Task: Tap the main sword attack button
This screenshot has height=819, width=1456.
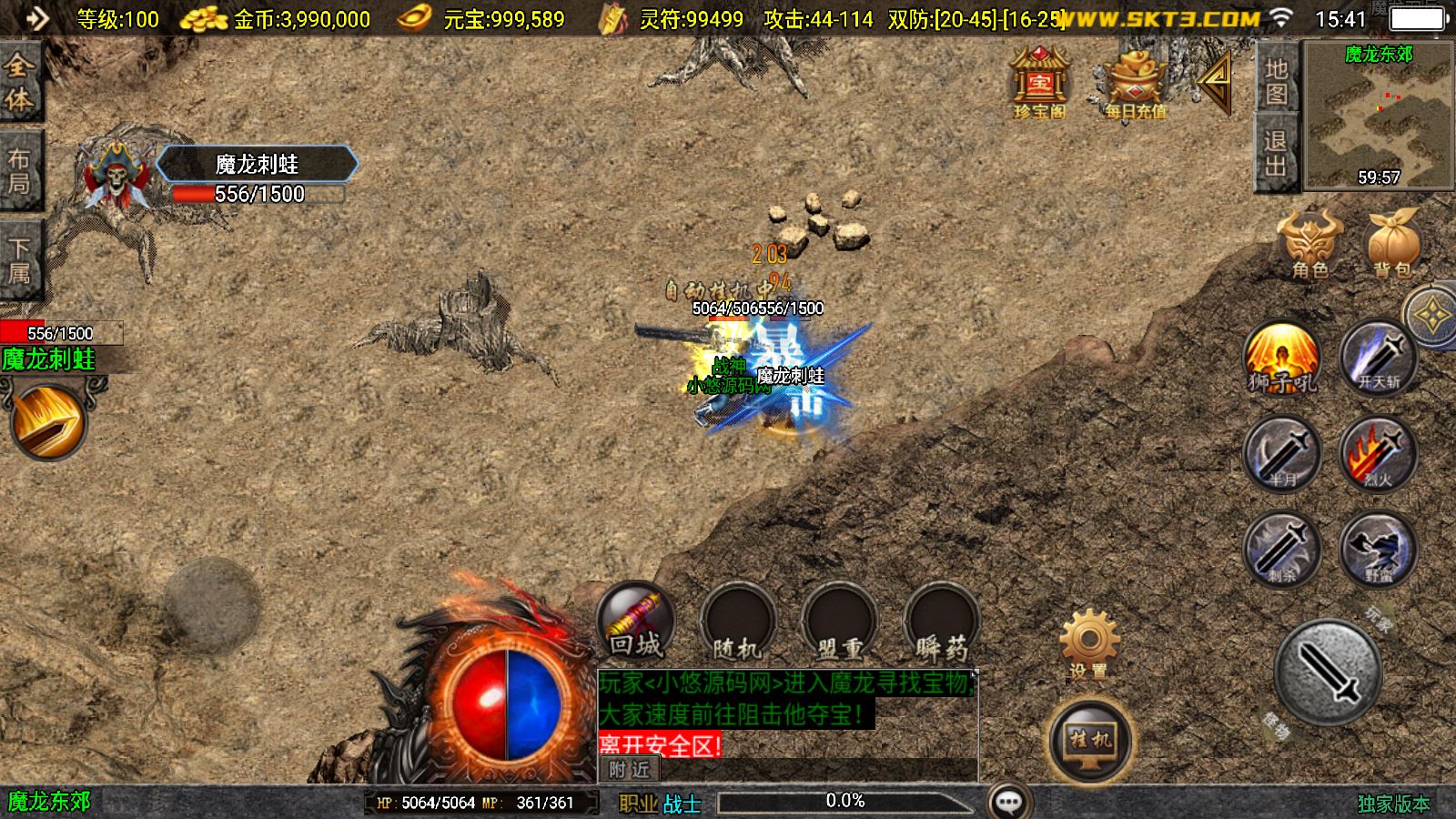Action: coord(1329,673)
